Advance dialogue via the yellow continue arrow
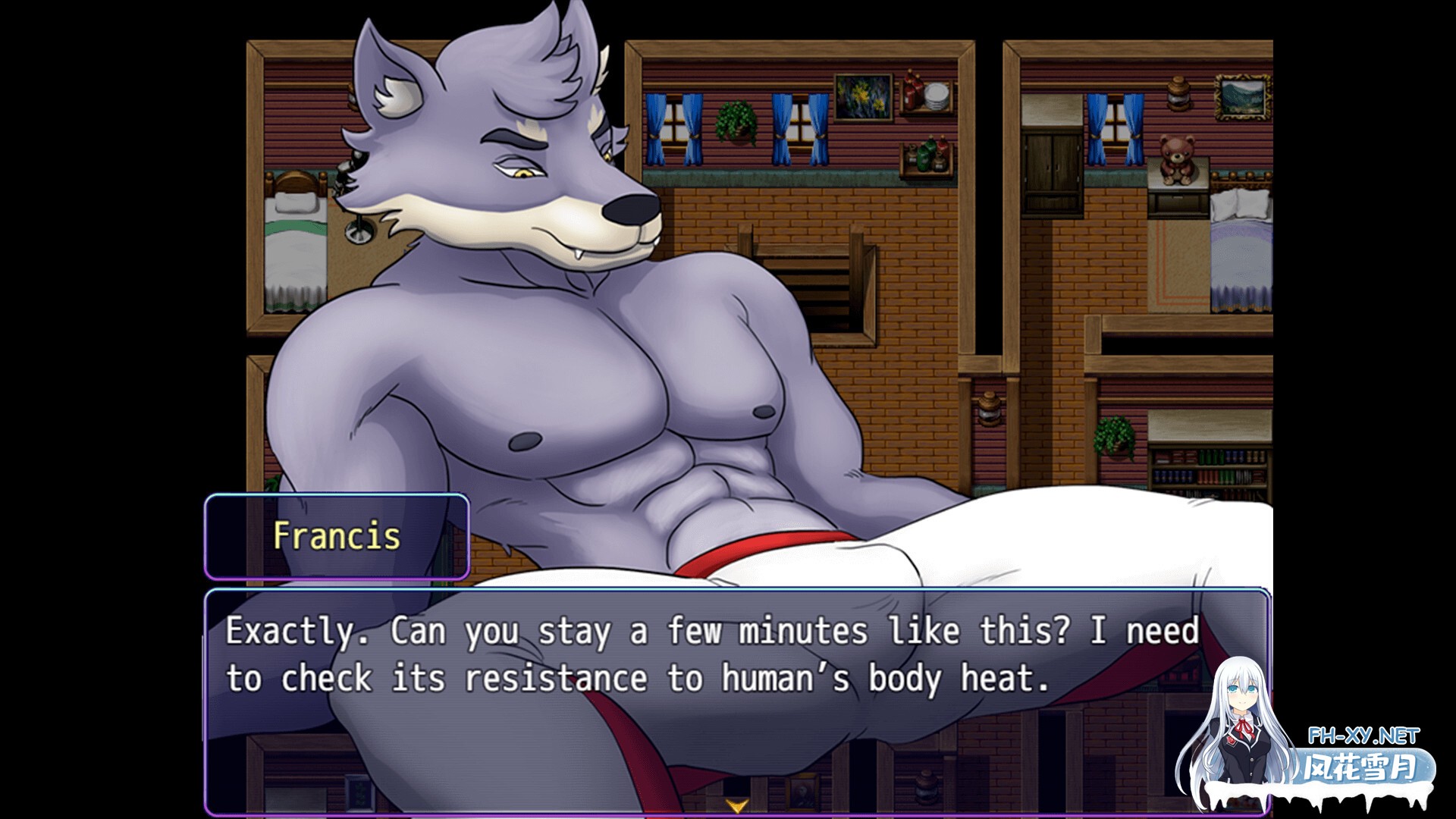The height and width of the screenshot is (819, 1456). point(736,805)
